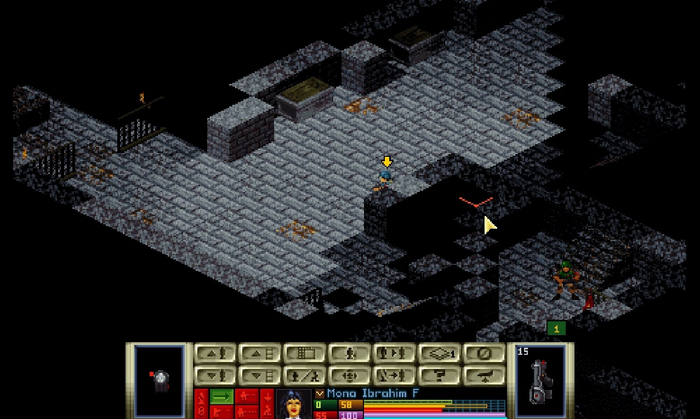Raise the view one map level
Screen dimensions: 700x419
[x=259, y=353]
